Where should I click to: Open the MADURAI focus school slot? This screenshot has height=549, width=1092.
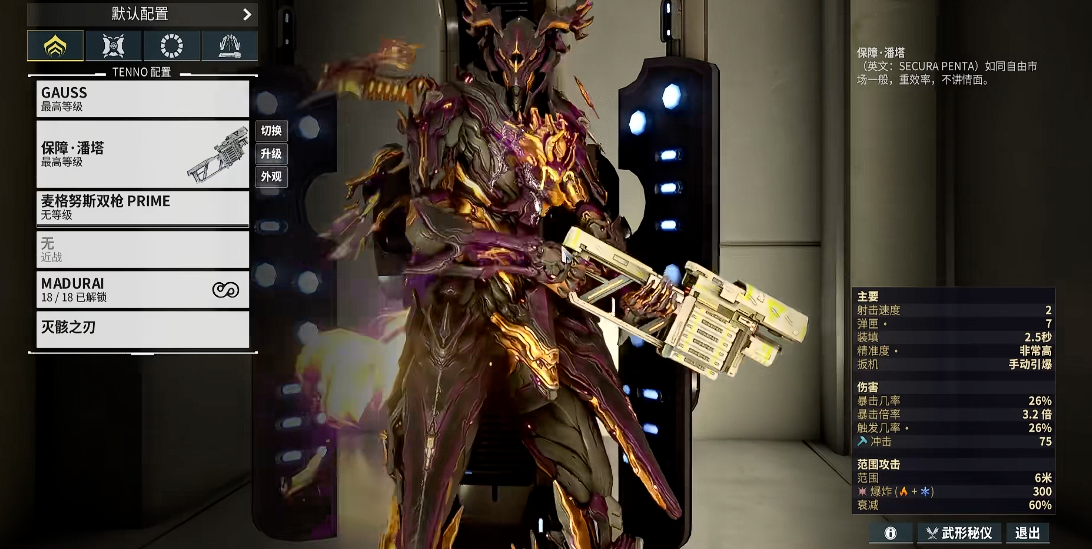[142, 289]
